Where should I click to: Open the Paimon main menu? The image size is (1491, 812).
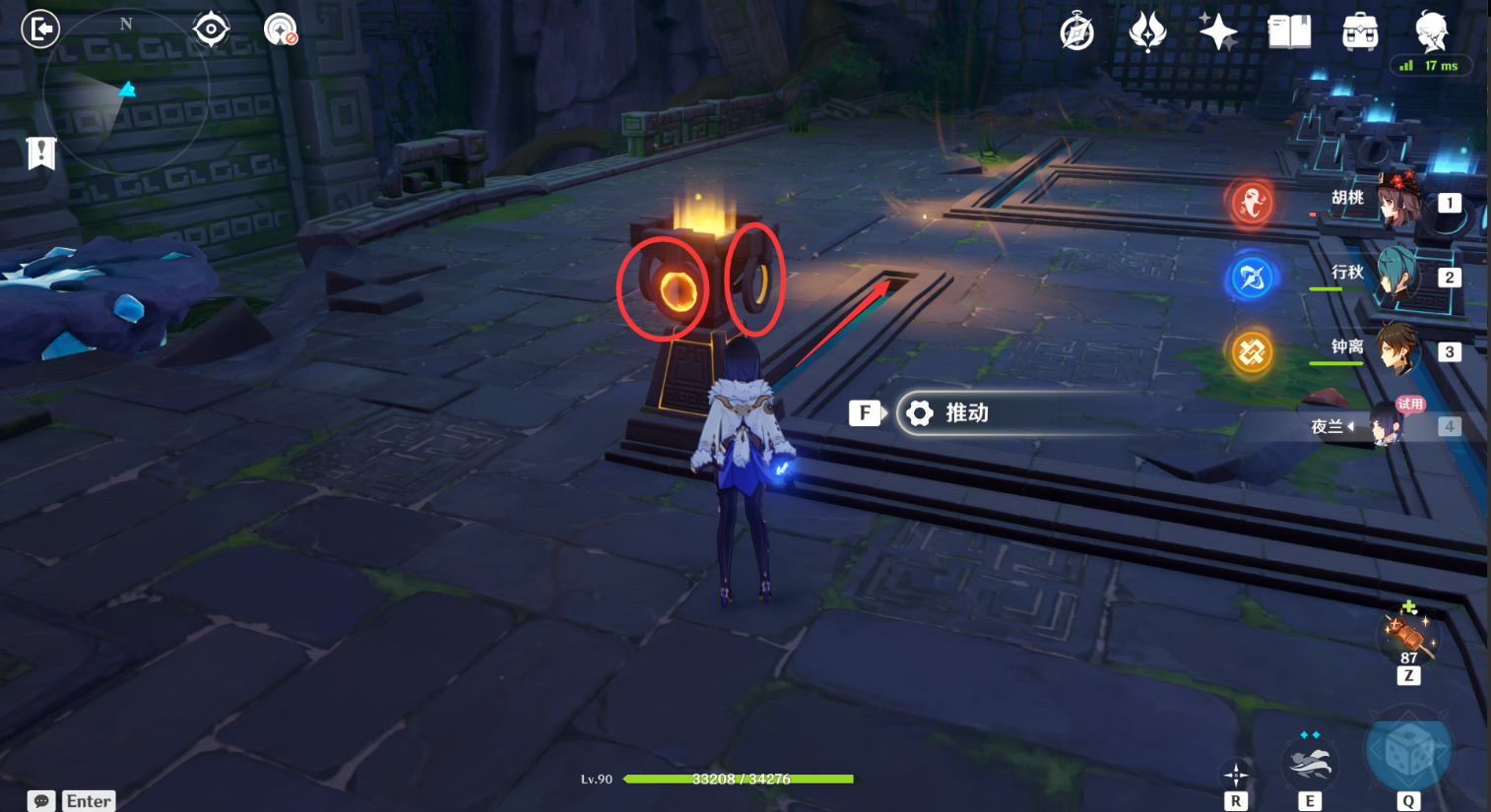tap(1431, 31)
